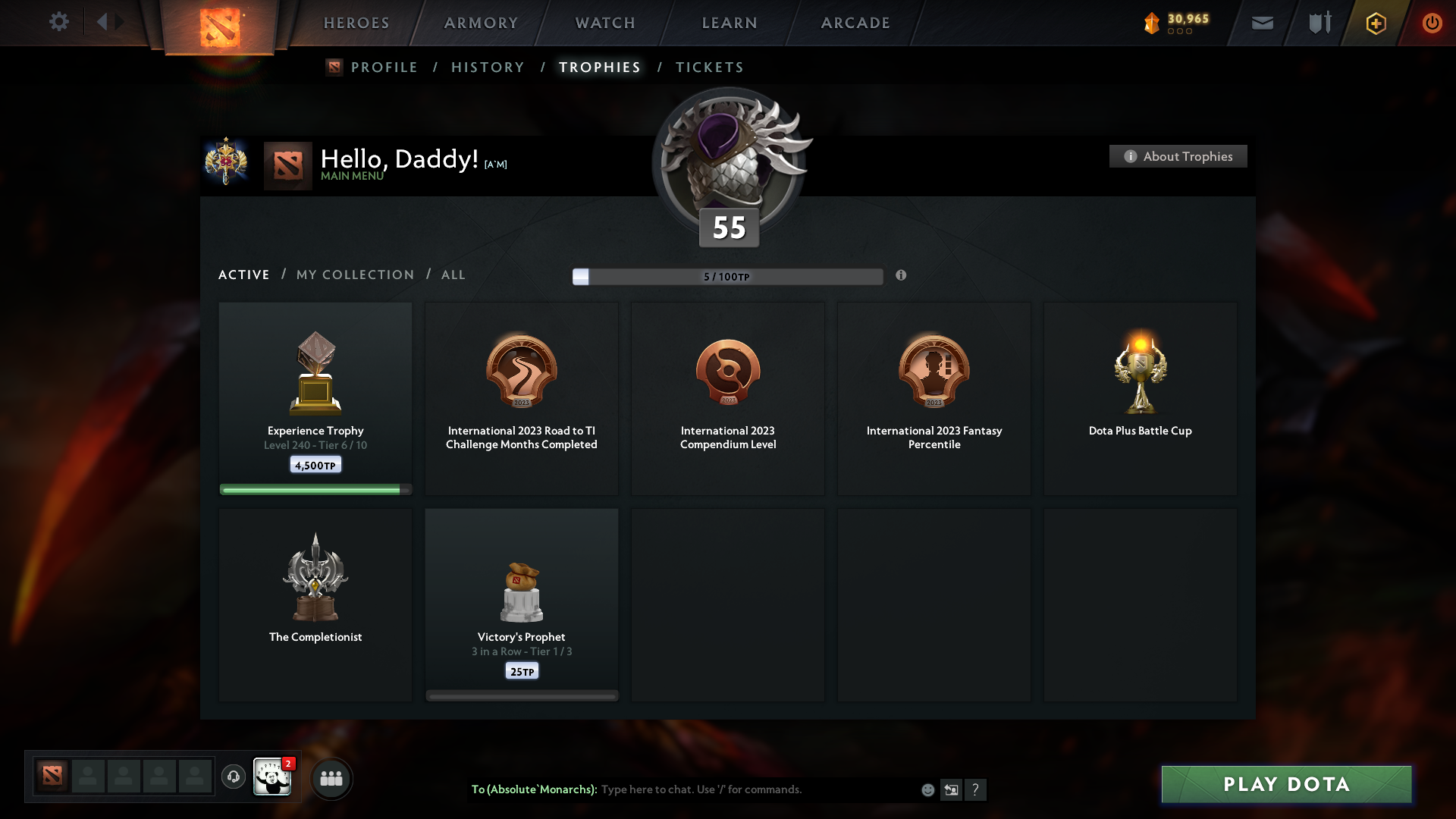Click the mail notifications envelope icon
The width and height of the screenshot is (1456, 819).
(1262, 23)
